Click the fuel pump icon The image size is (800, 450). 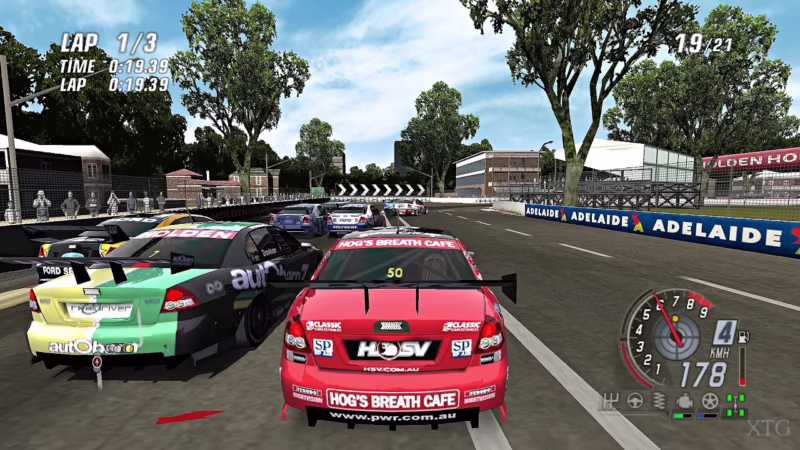[742, 339]
